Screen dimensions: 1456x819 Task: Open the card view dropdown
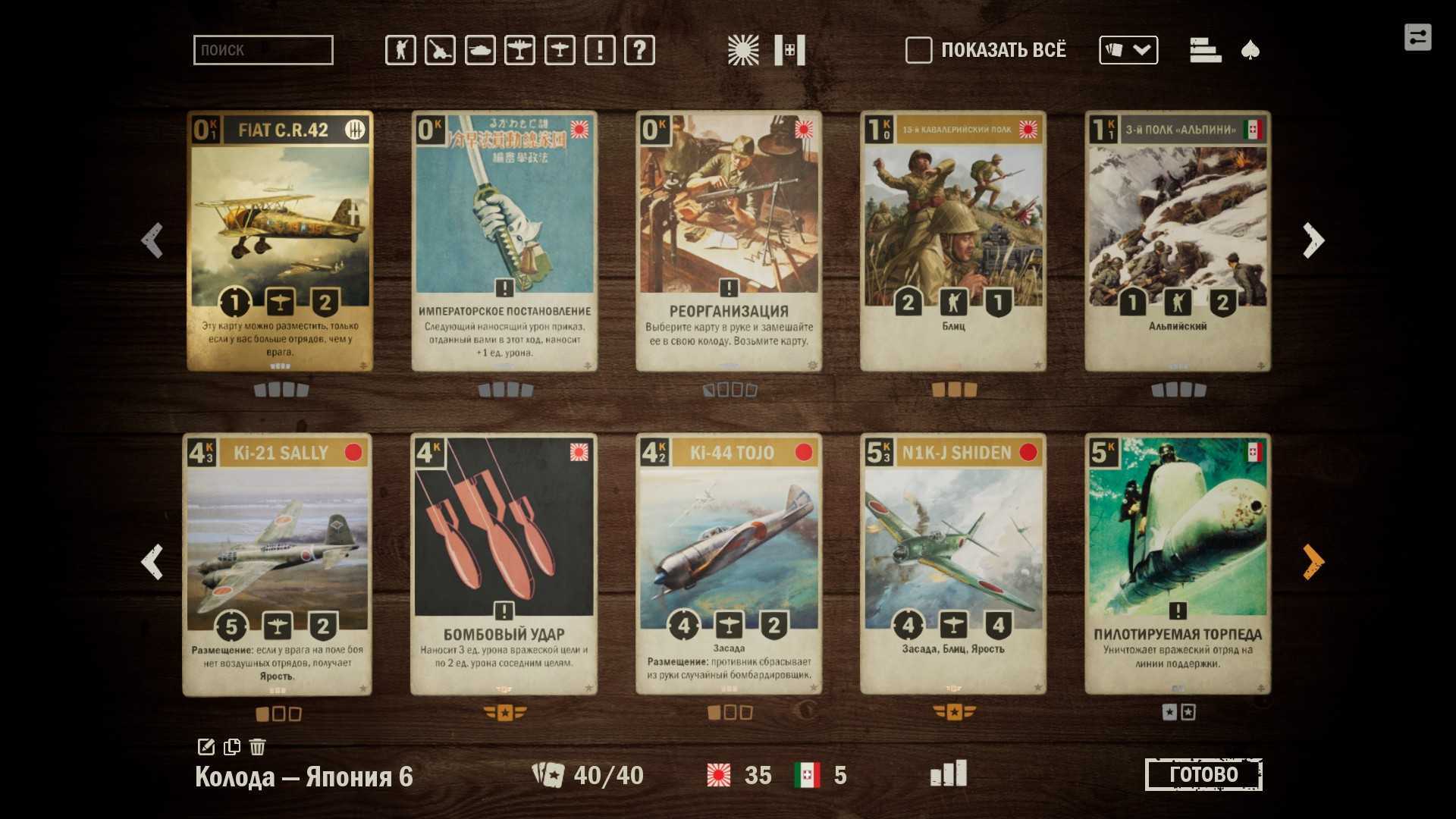(1128, 50)
